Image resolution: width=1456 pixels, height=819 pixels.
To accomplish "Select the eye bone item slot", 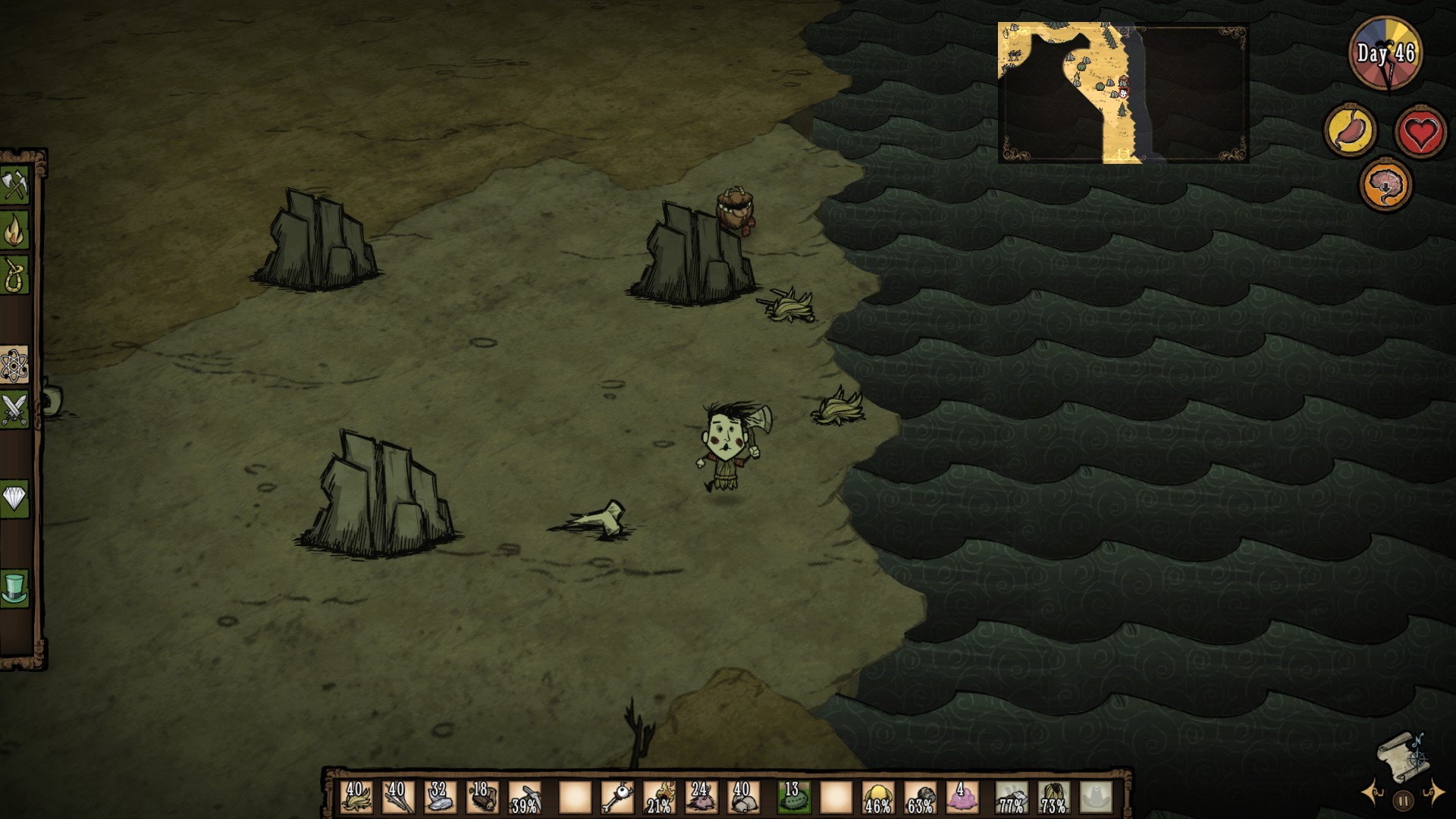I will [x=617, y=798].
